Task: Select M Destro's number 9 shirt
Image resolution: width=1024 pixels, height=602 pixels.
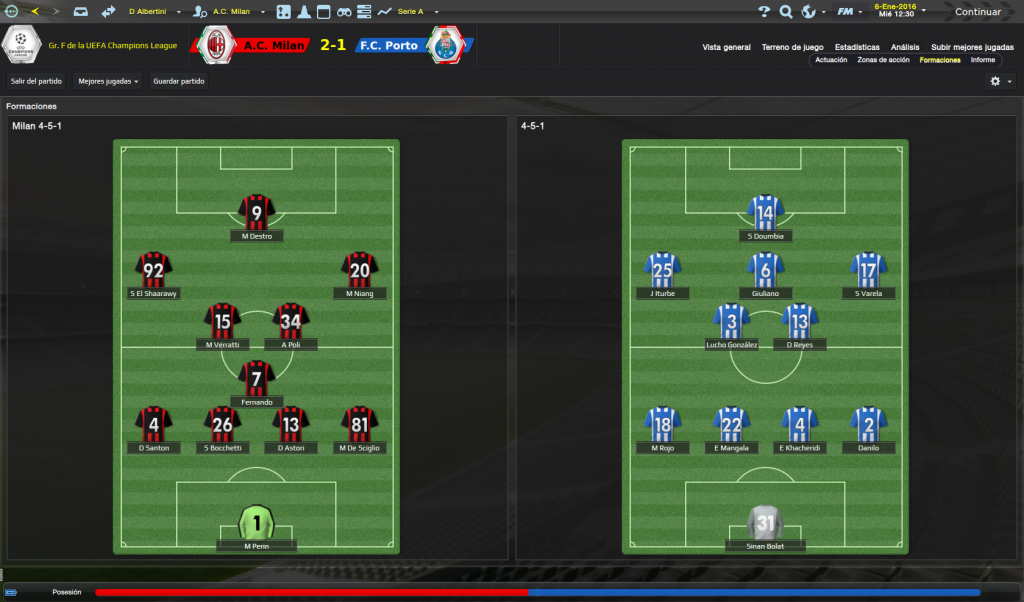Action: [257, 212]
